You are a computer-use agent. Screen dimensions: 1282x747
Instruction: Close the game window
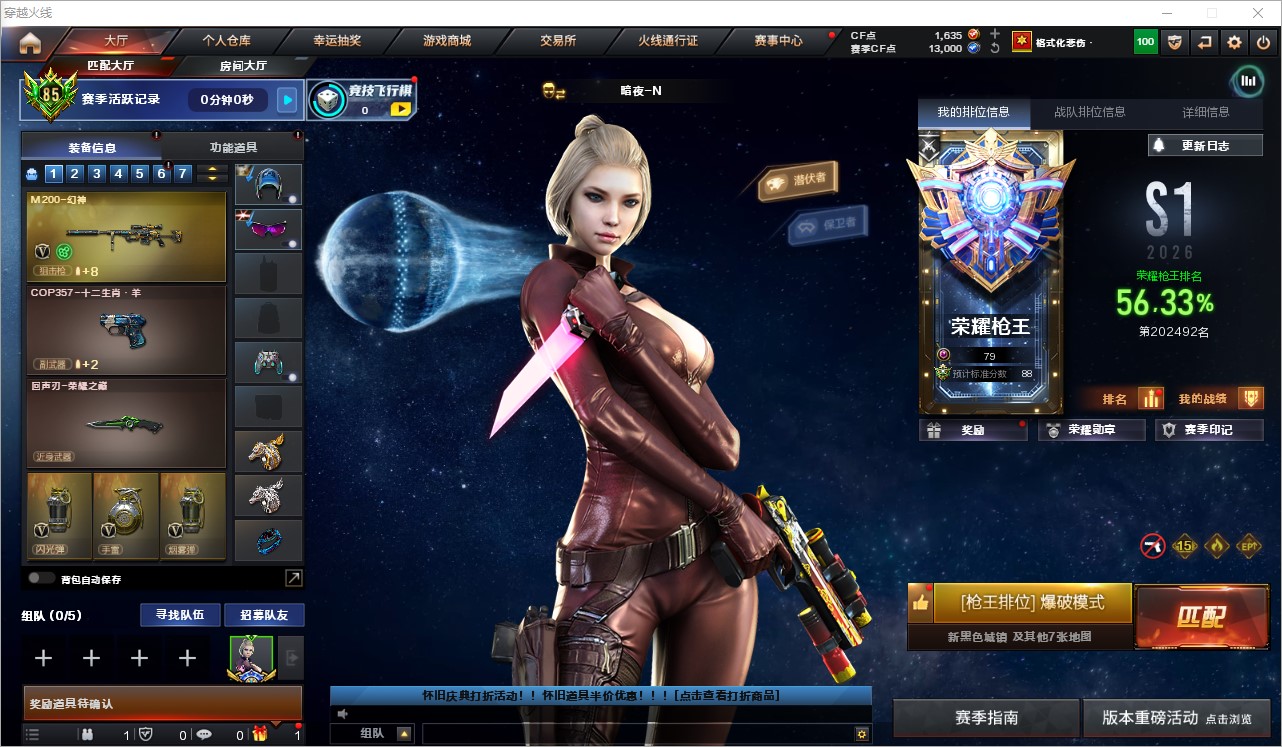coord(1258,12)
